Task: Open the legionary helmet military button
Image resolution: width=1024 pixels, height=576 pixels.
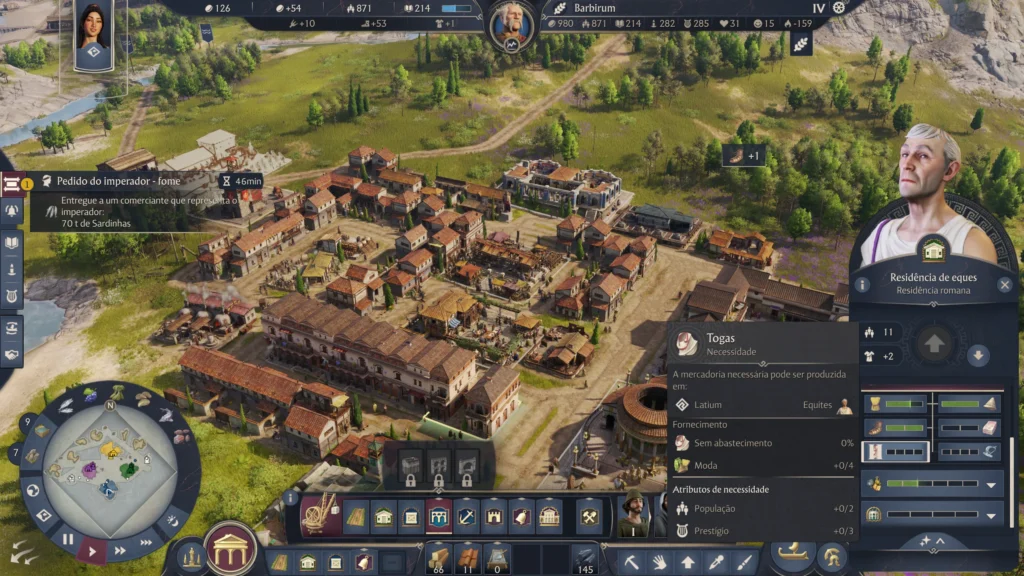Action: (831, 557)
